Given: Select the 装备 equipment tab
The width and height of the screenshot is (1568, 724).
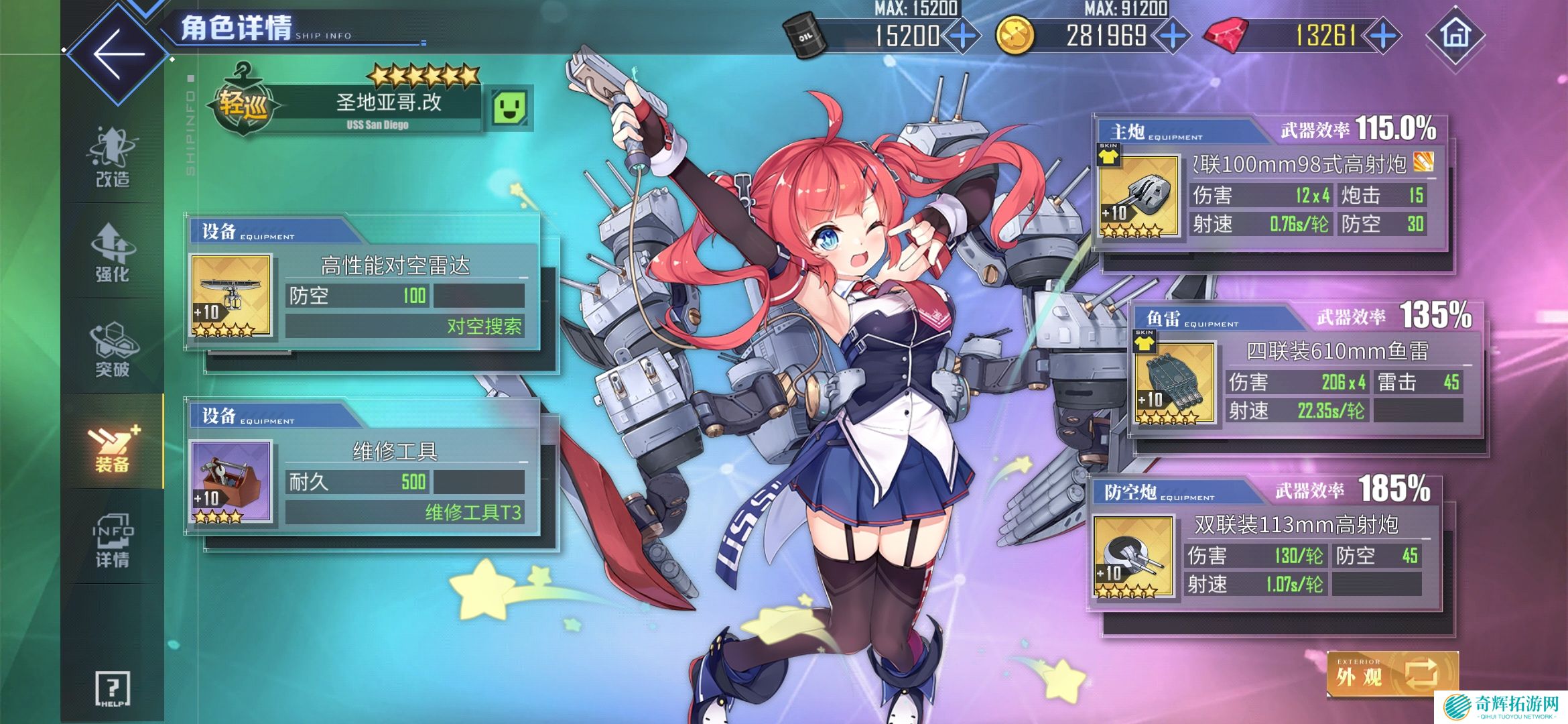Looking at the screenshot, I should coord(112,444).
